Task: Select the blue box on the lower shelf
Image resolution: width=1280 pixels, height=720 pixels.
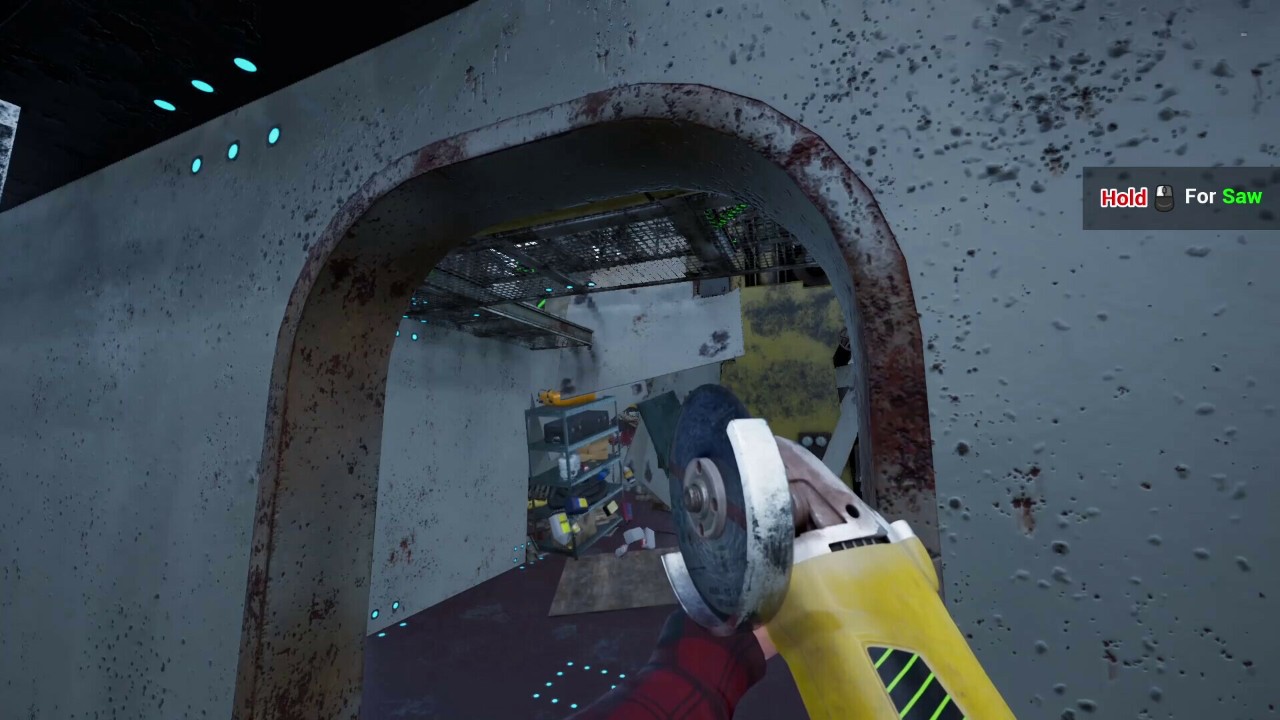Action: [x=578, y=503]
